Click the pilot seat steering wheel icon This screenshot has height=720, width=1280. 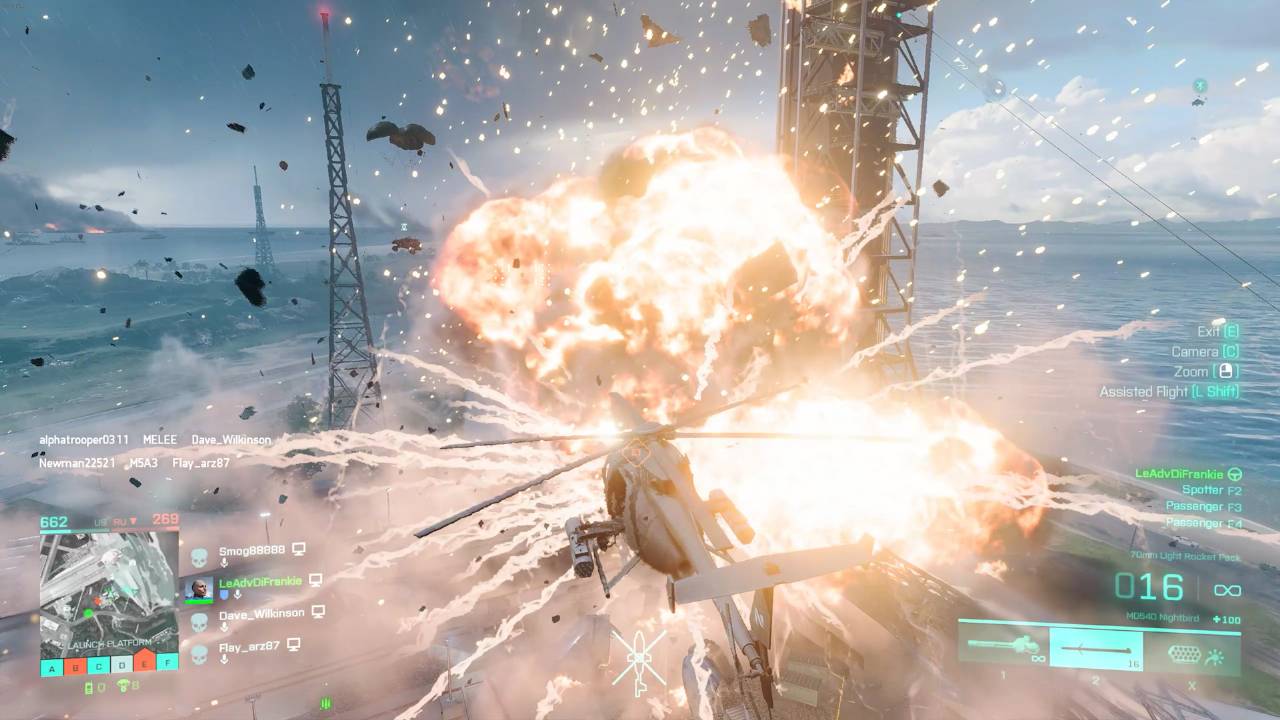pyautogui.click(x=1235, y=474)
